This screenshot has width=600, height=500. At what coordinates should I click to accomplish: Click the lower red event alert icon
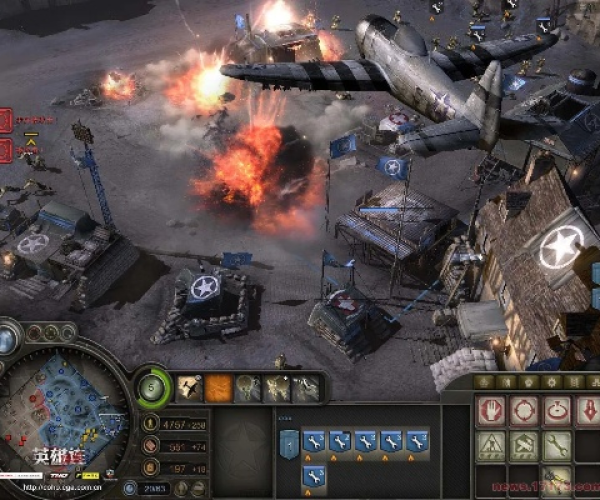tap(7, 151)
